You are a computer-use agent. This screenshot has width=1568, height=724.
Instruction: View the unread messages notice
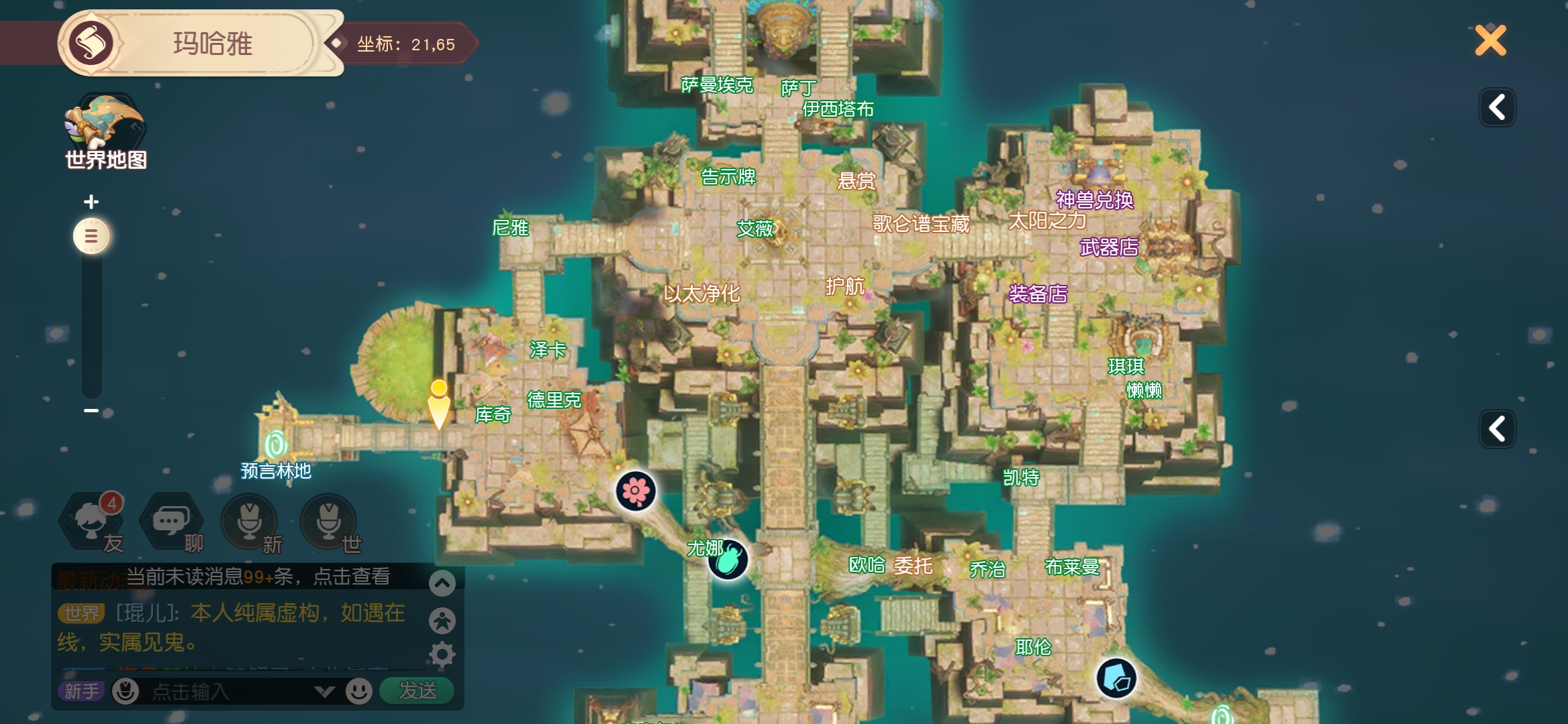[x=258, y=577]
